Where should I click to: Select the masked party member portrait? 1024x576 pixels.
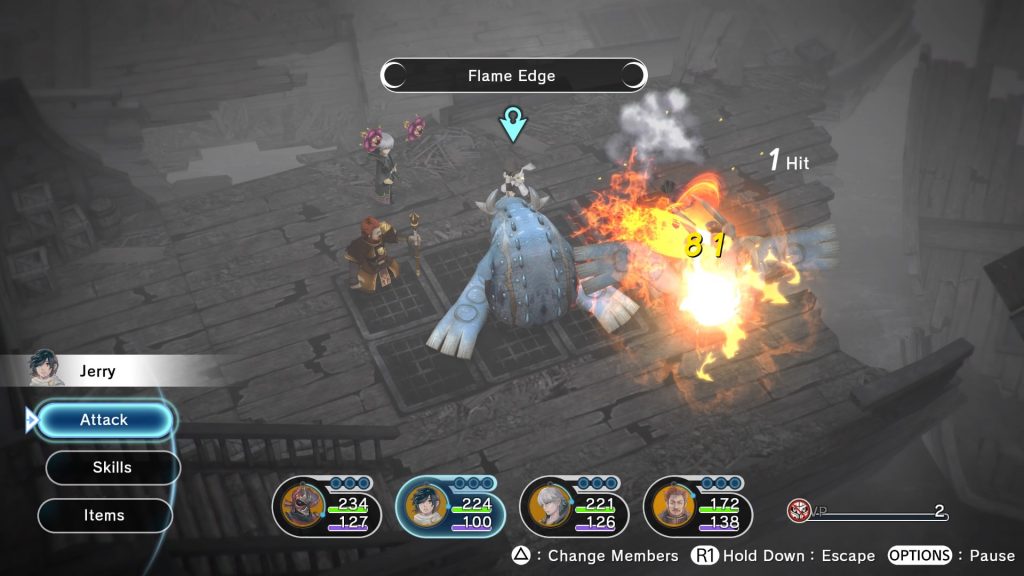point(300,510)
